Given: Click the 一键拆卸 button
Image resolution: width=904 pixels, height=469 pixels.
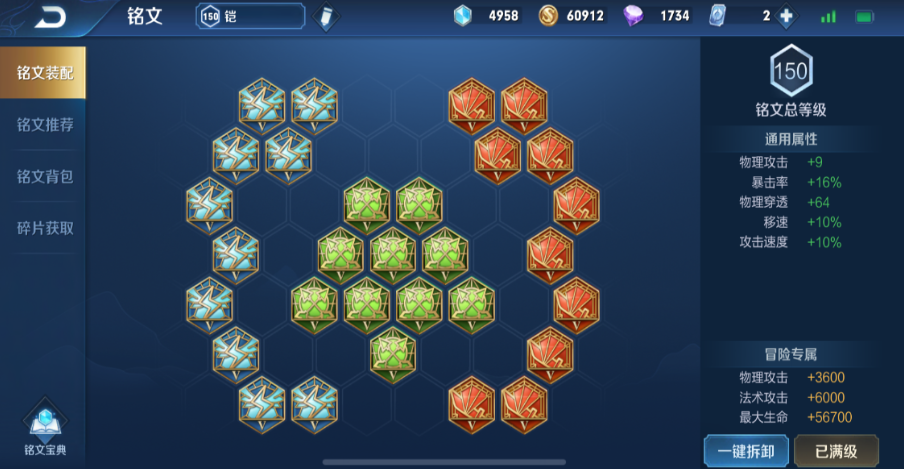Looking at the screenshot, I should (x=745, y=449).
